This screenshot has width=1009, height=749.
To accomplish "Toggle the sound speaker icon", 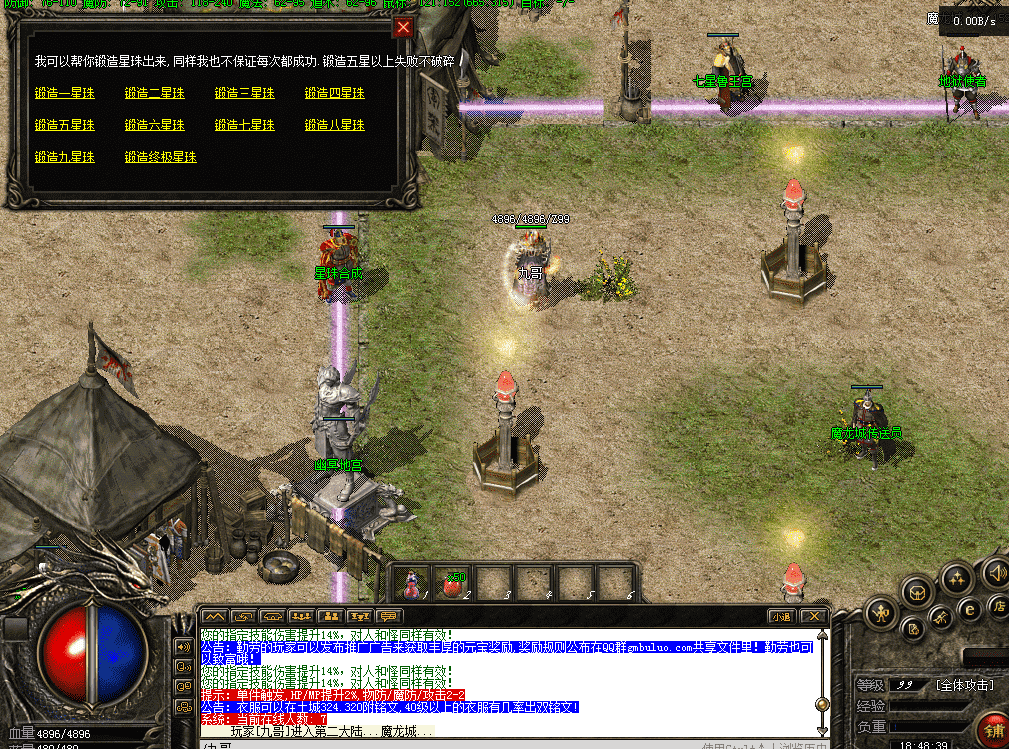I will point(996,574).
